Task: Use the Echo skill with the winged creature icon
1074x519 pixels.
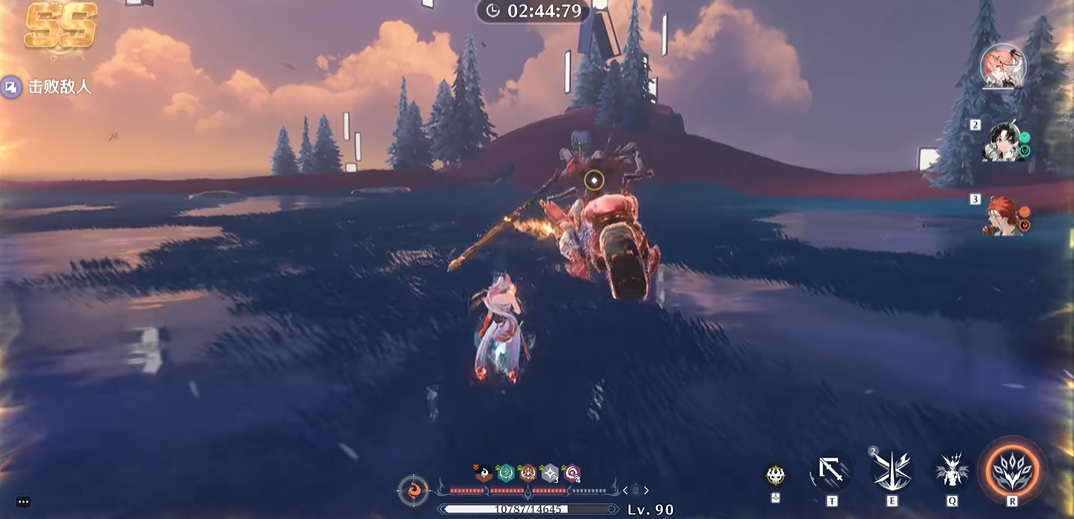Action: click(950, 469)
